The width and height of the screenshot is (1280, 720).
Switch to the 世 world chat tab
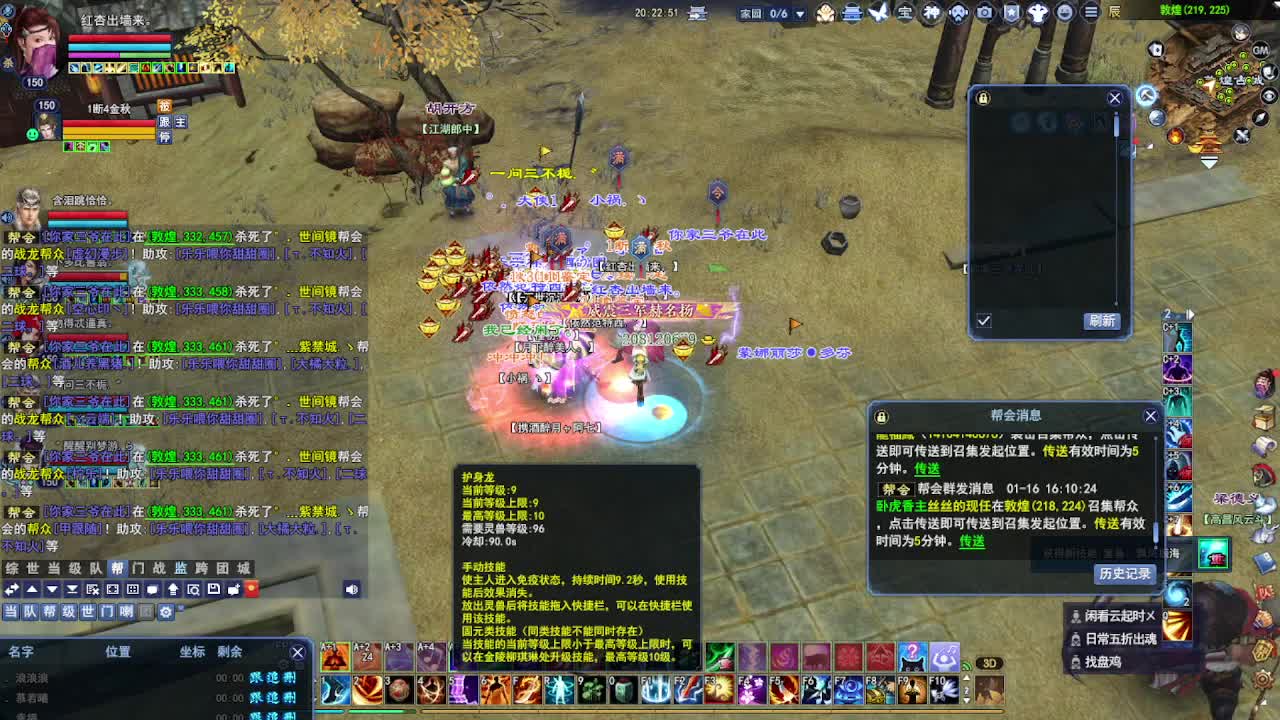pos(33,569)
